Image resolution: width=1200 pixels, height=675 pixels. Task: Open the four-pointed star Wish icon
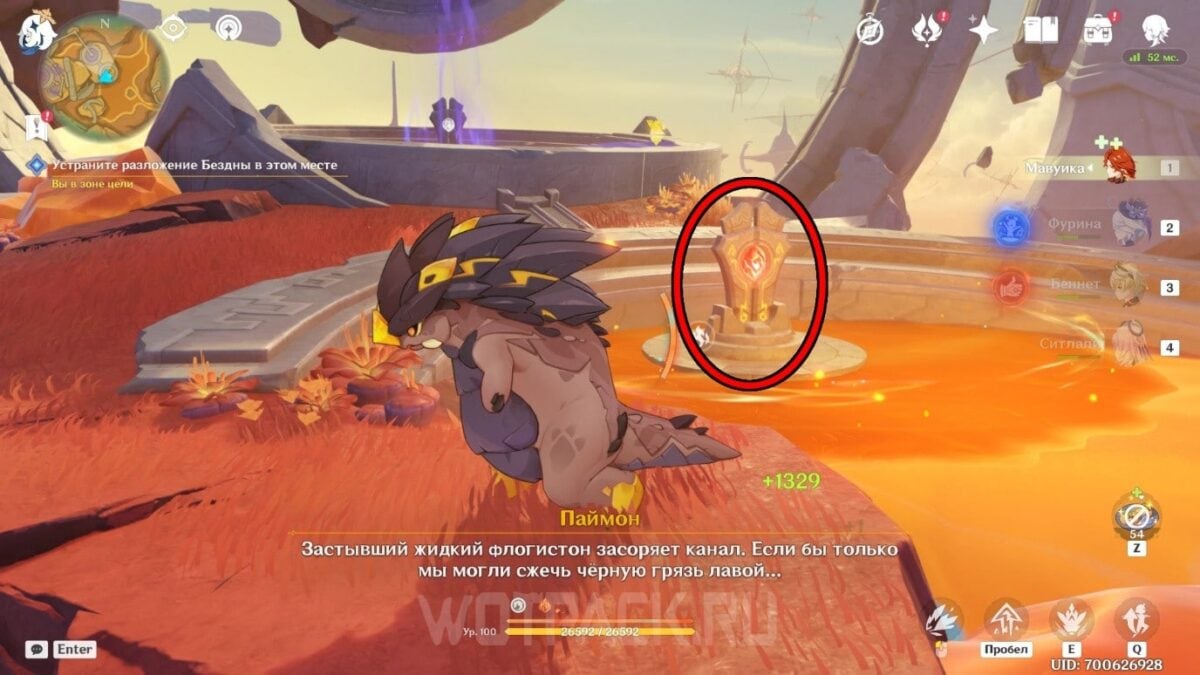click(x=983, y=30)
